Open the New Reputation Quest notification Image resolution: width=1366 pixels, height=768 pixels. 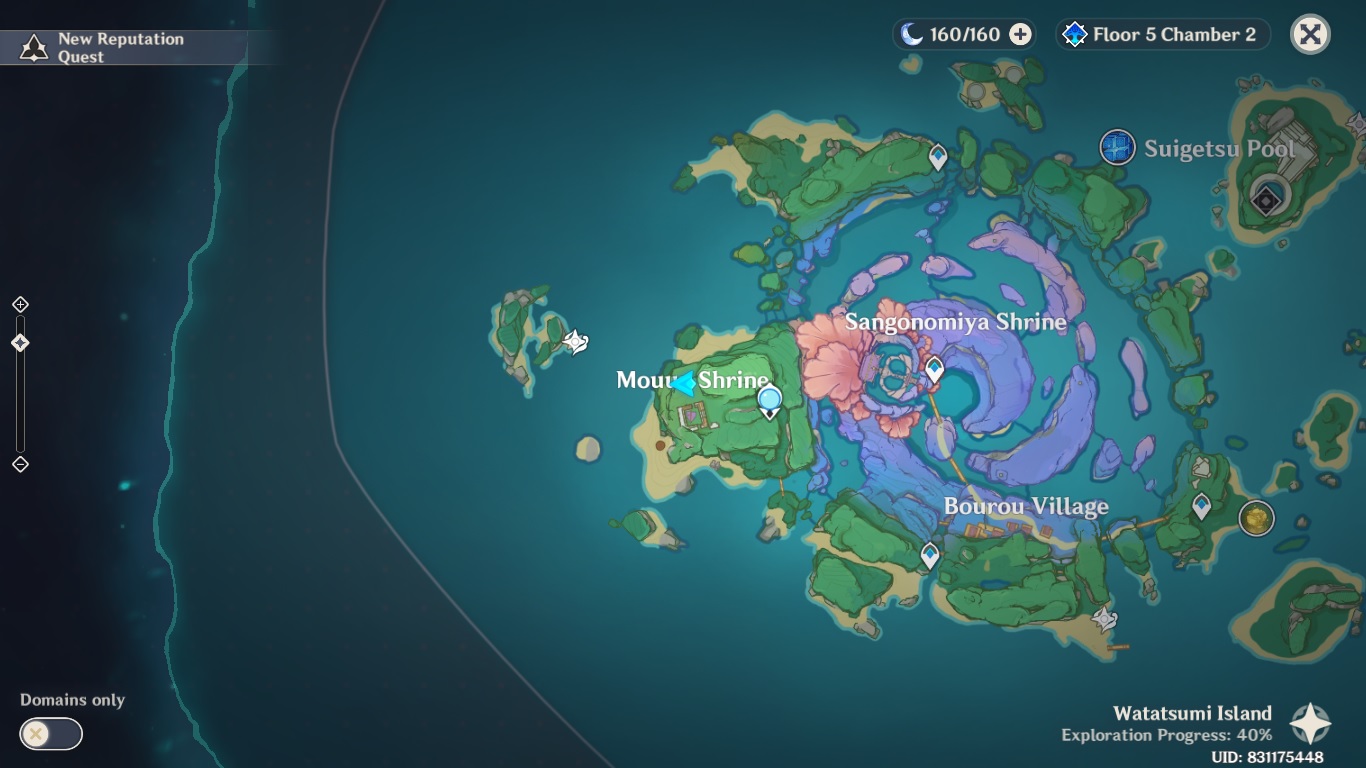122,47
